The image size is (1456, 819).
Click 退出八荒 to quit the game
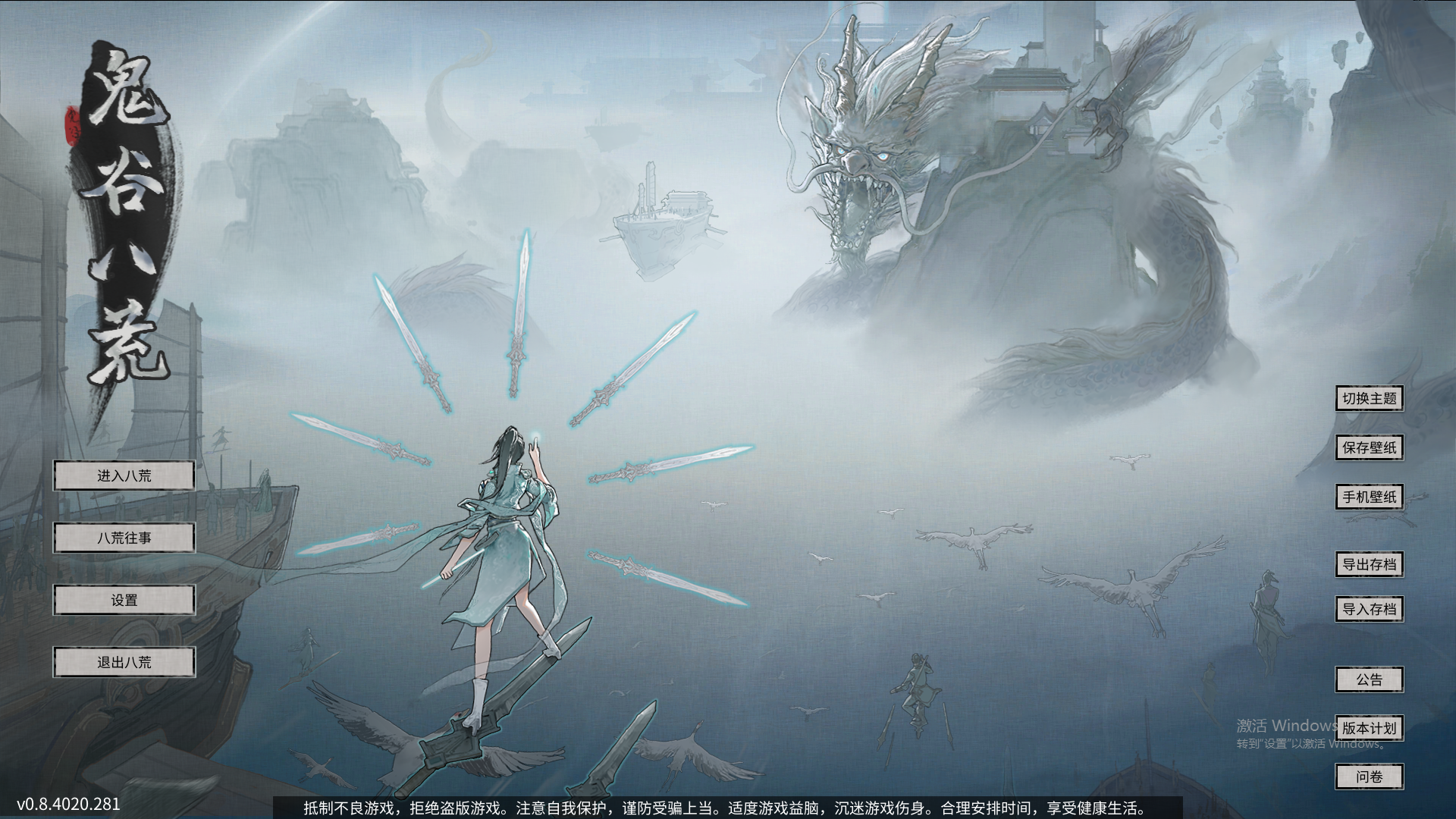coord(124,661)
